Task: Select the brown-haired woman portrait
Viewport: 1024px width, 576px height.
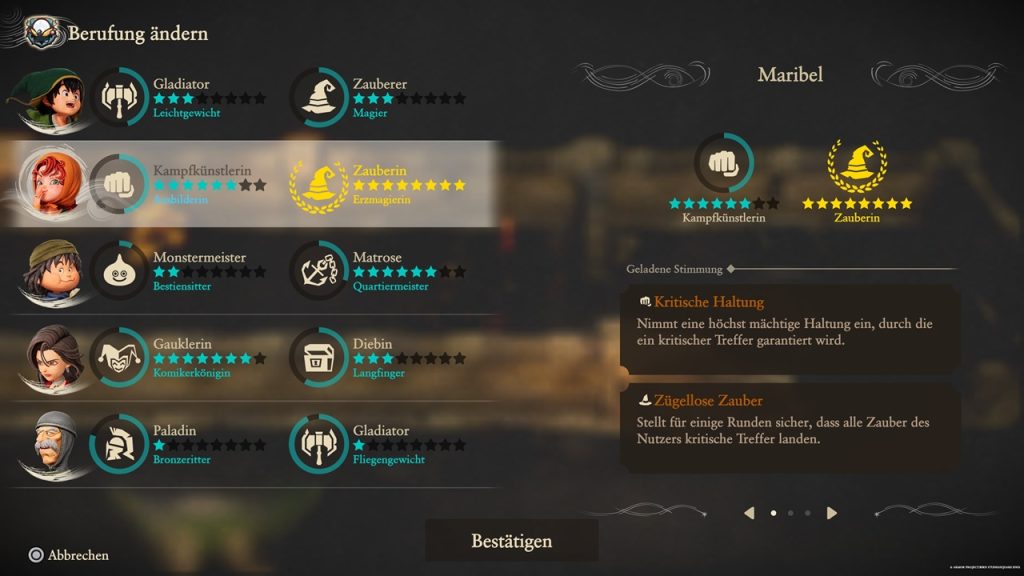Action: 45,357
